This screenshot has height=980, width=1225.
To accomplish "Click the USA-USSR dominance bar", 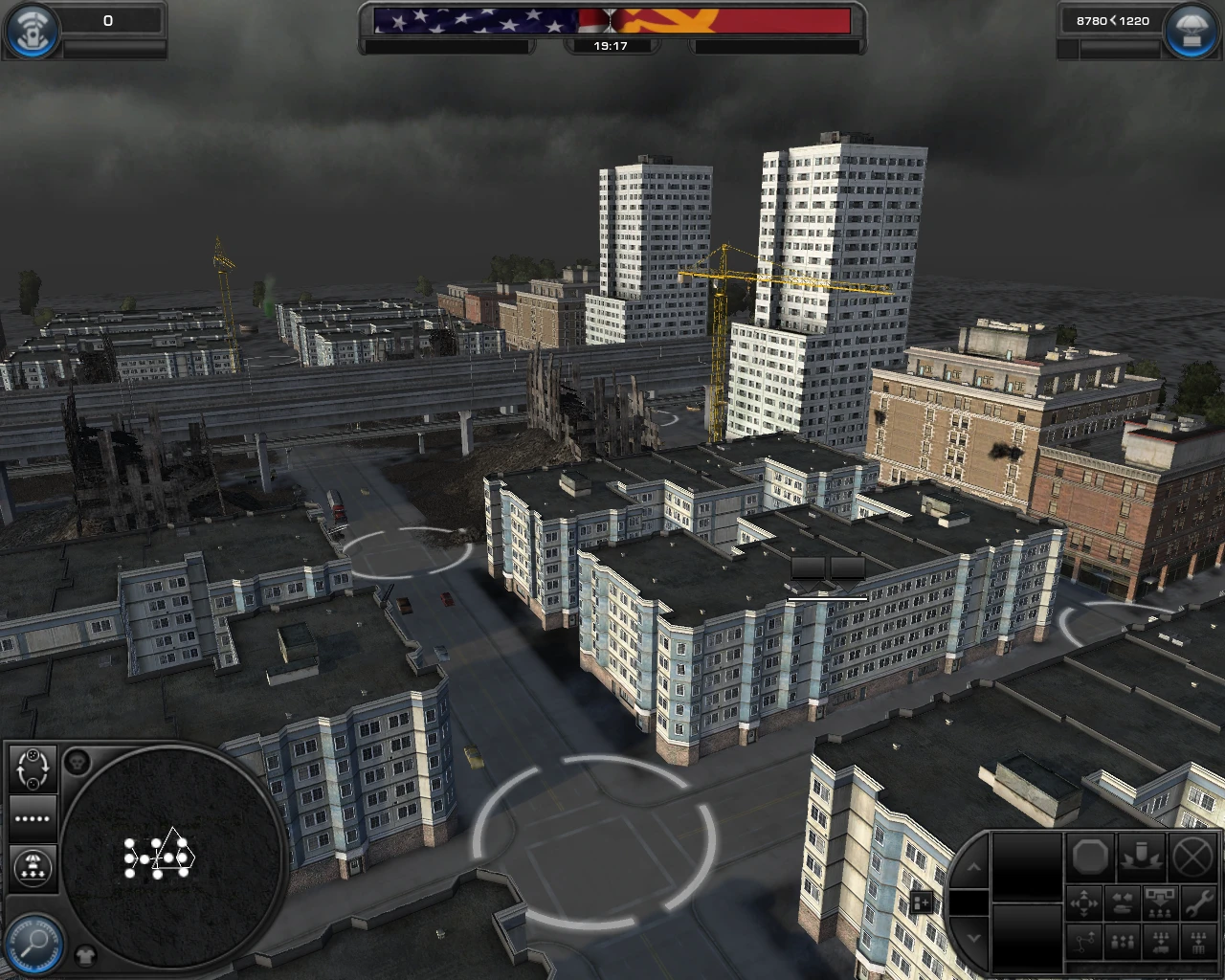I will point(612,21).
